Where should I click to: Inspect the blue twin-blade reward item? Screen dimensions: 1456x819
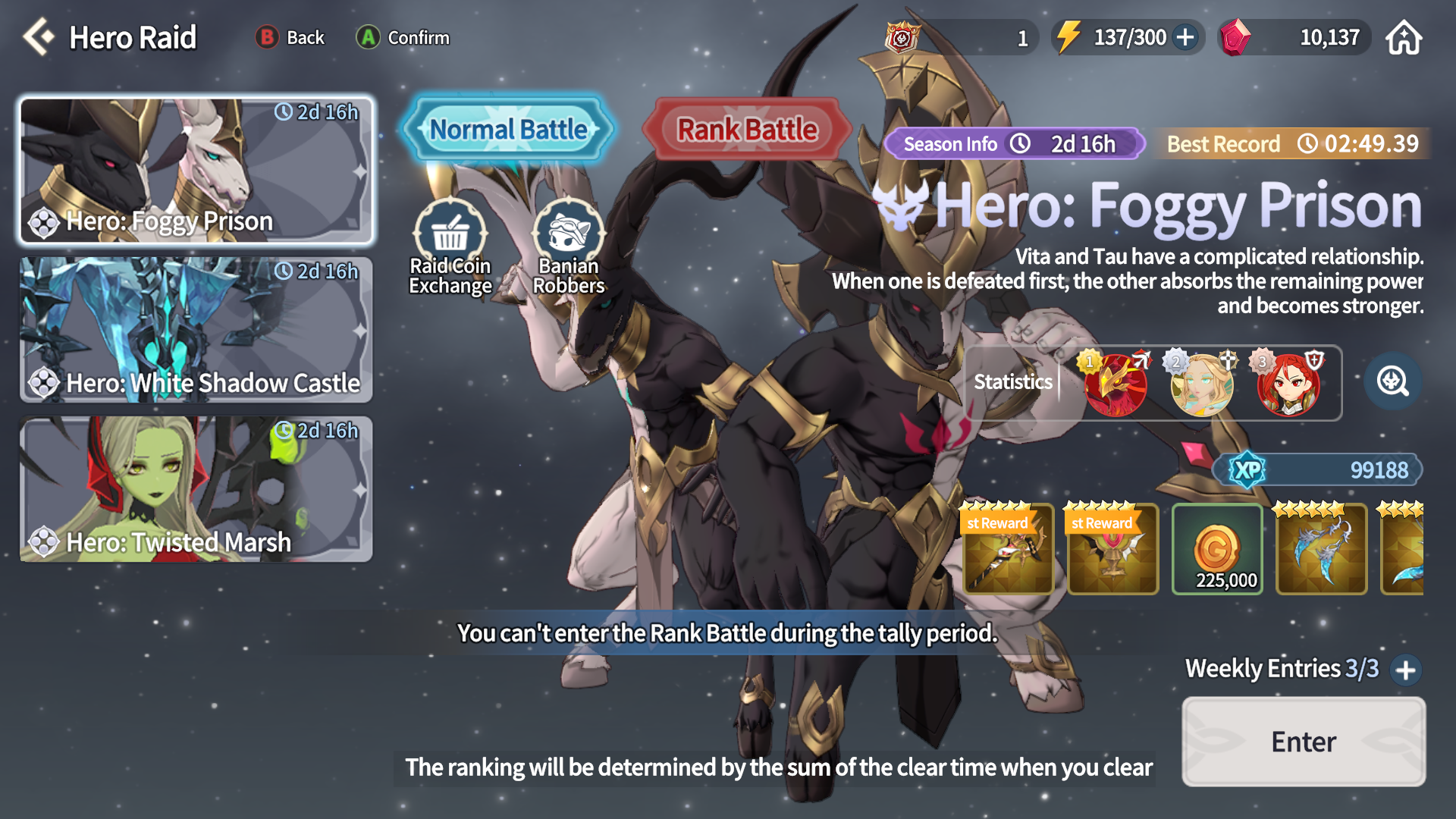click(x=1321, y=549)
